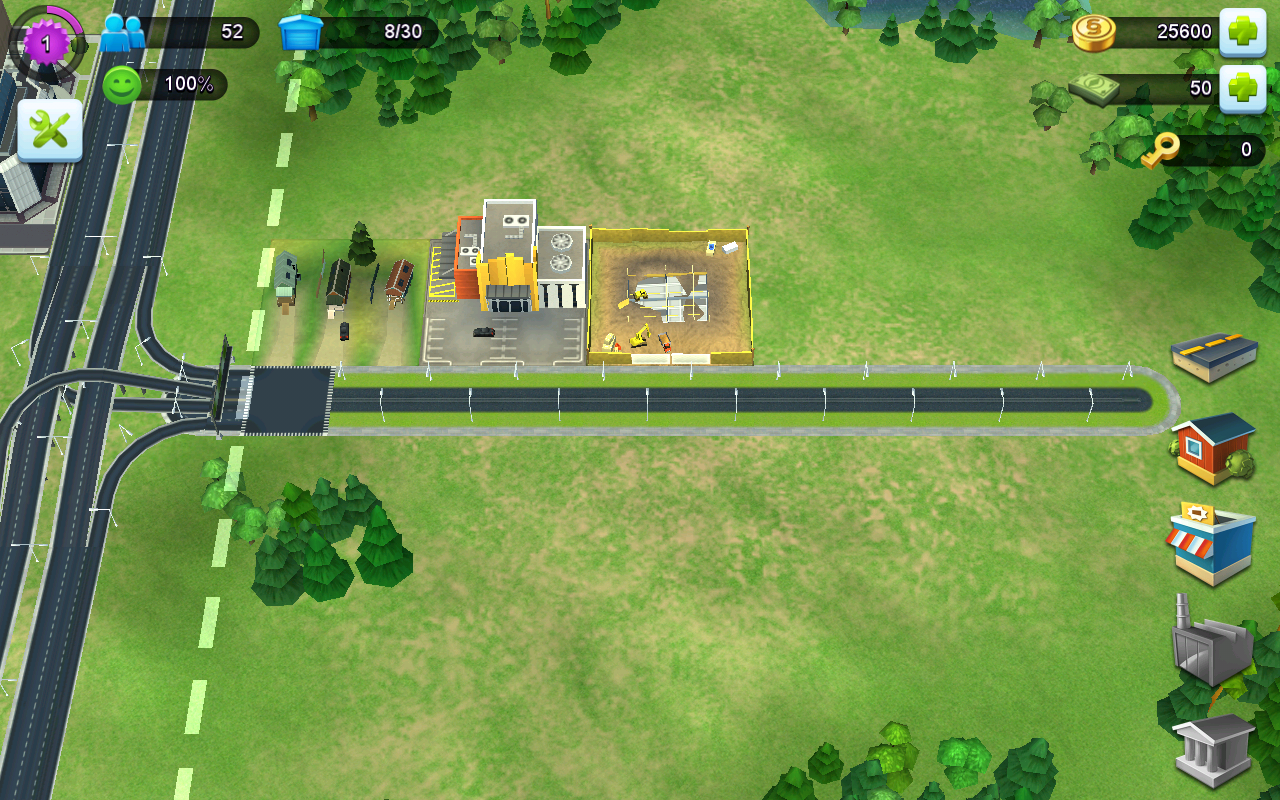The width and height of the screenshot is (1280, 800).
Task: Open the factory building menu
Action: (x=1212, y=641)
